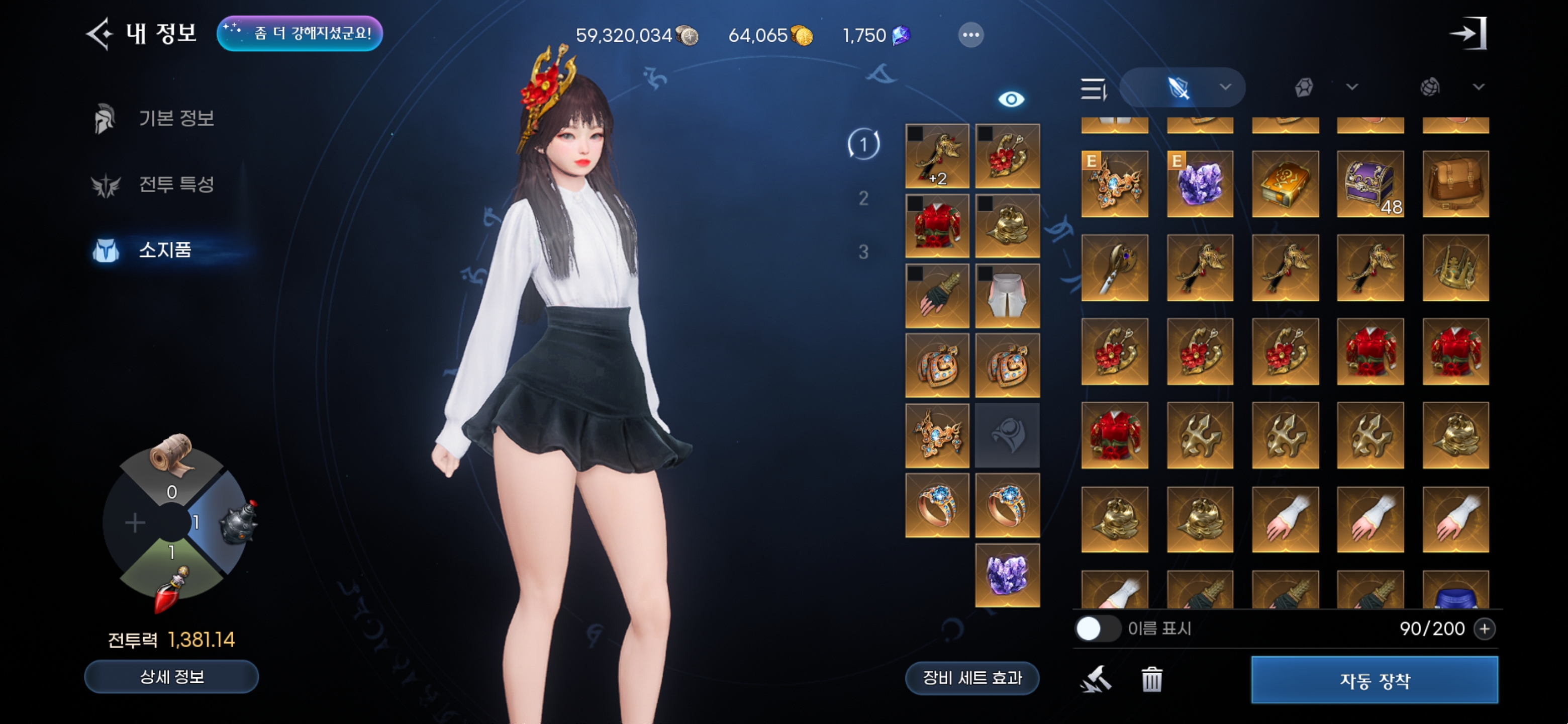Activate the 자동 장착 auto-equip button
The height and width of the screenshot is (724, 1568).
coord(1375,680)
